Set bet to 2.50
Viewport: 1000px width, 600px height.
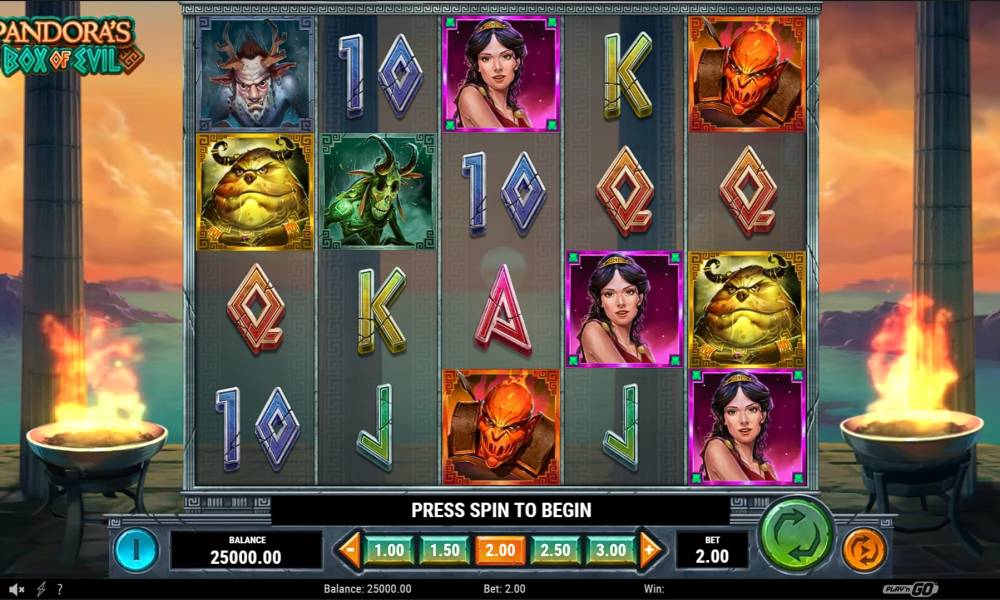(556, 550)
